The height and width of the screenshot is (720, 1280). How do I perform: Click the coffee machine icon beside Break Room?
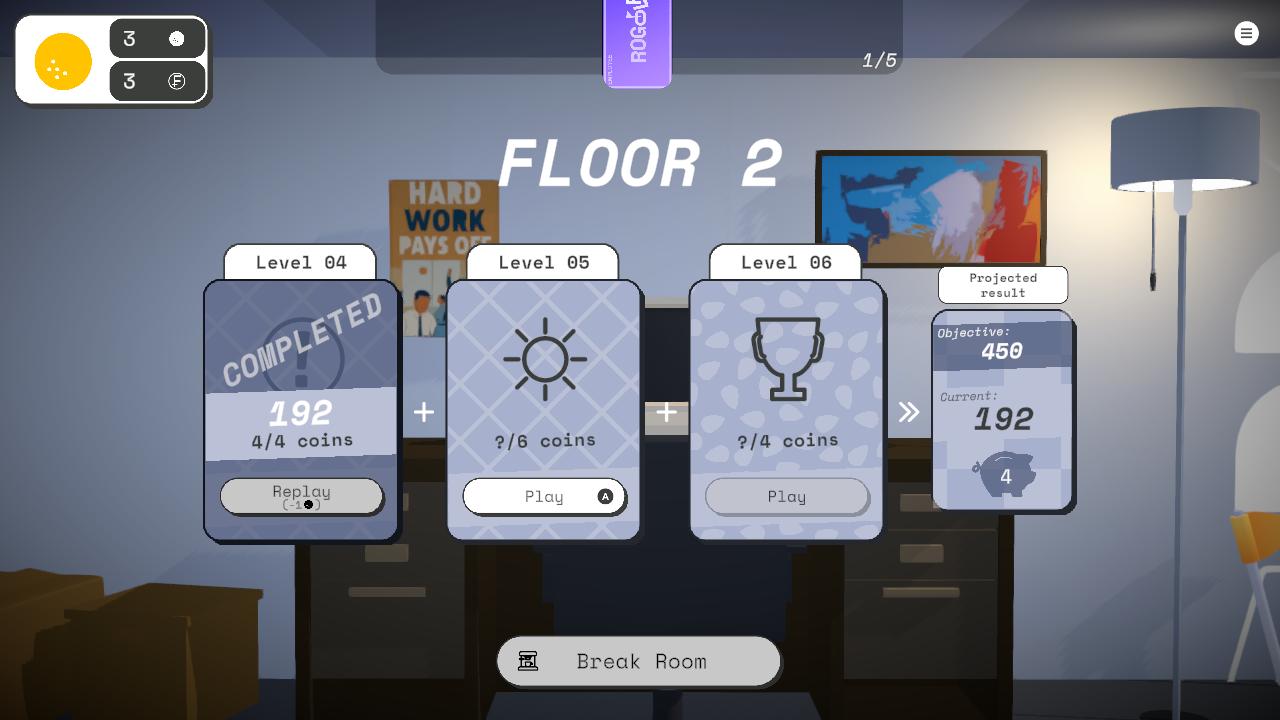click(x=528, y=660)
